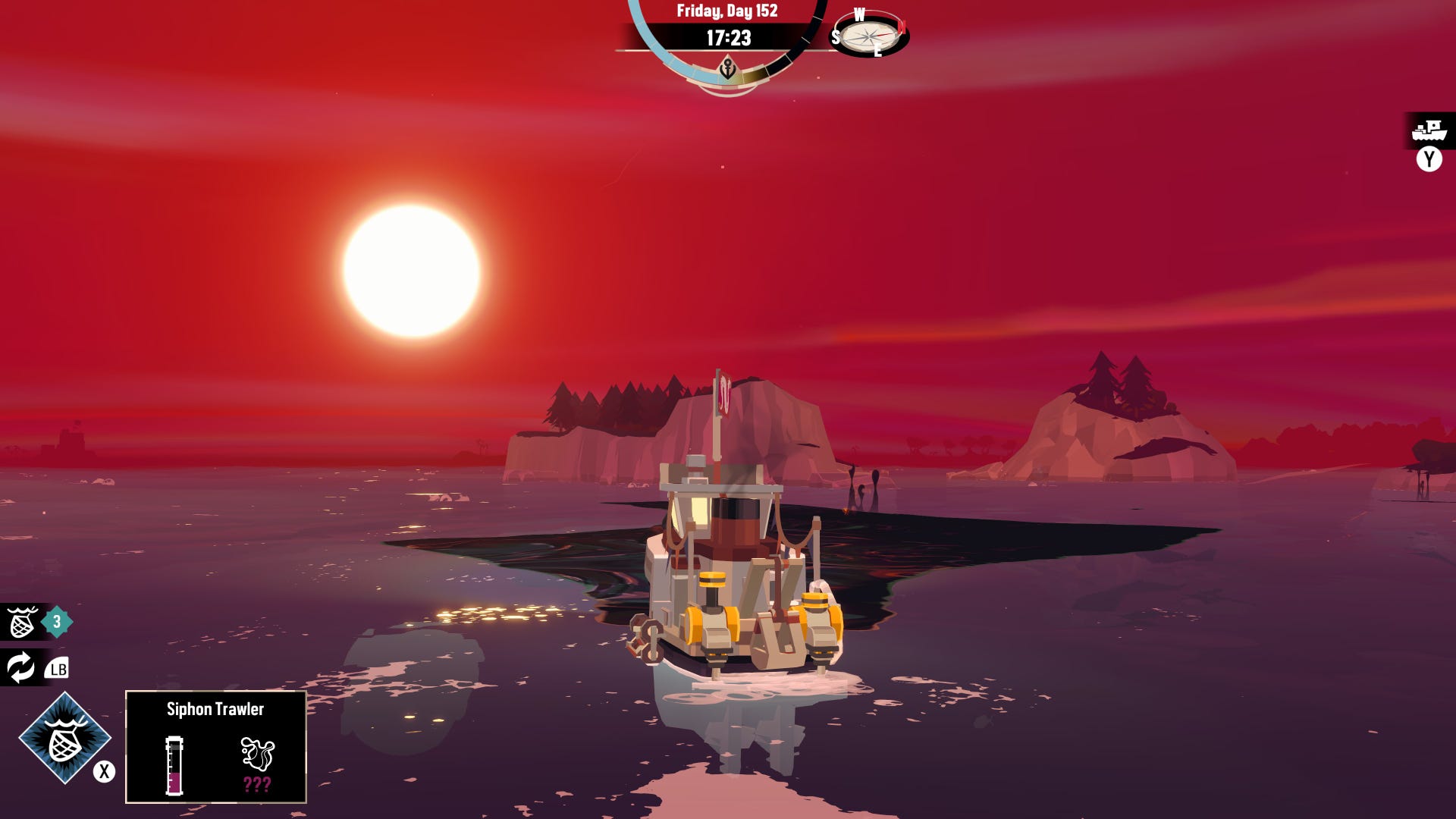This screenshot has width=1456, height=819.
Task: Click the compass
Action: 870,35
